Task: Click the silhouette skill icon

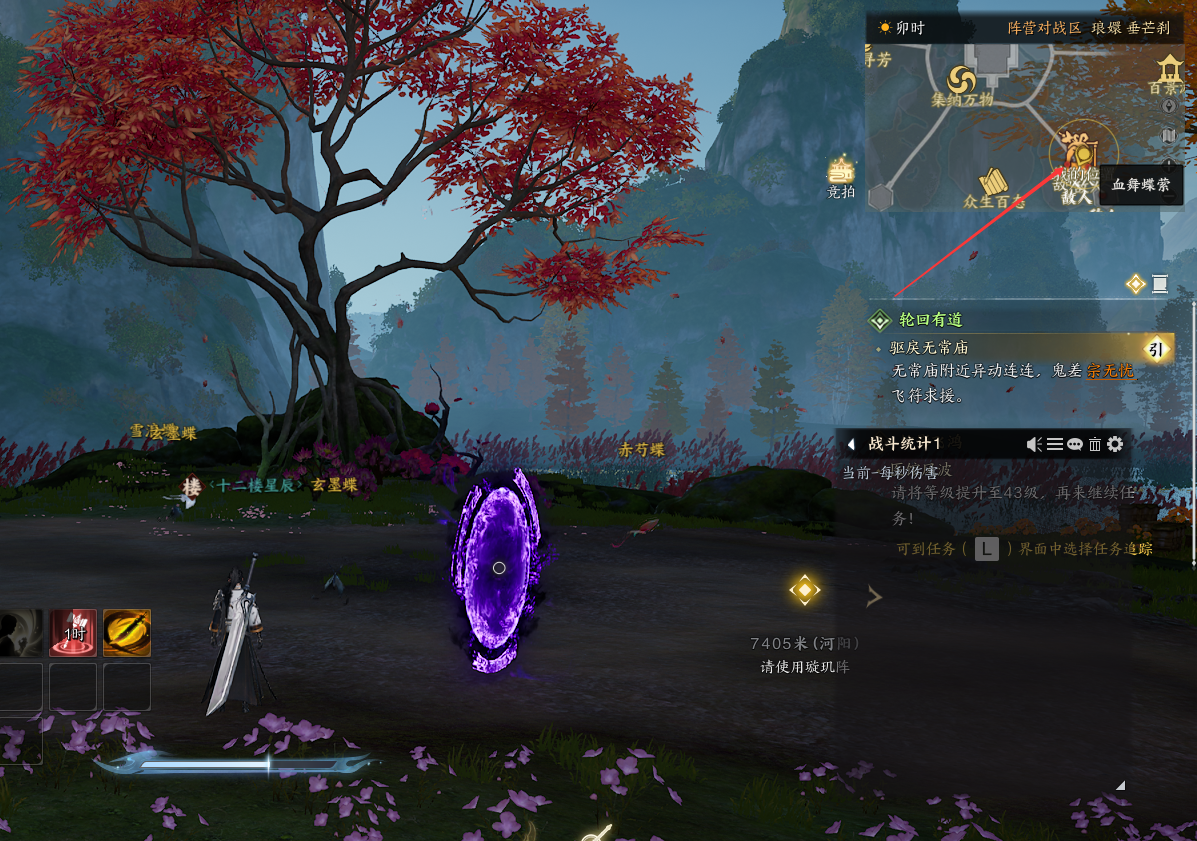Action: click(x=20, y=633)
